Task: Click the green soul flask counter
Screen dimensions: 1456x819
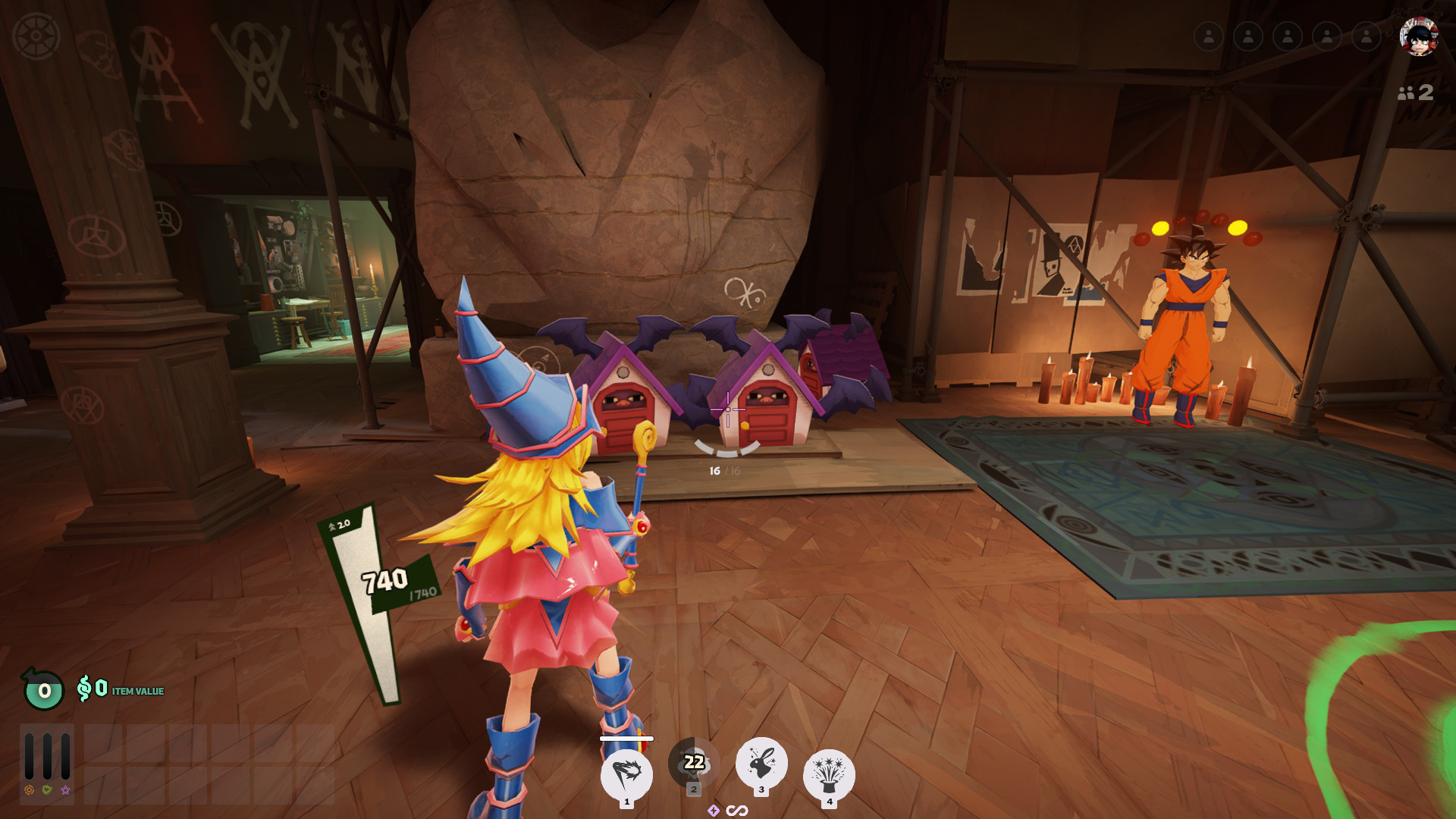Action: 44,690
